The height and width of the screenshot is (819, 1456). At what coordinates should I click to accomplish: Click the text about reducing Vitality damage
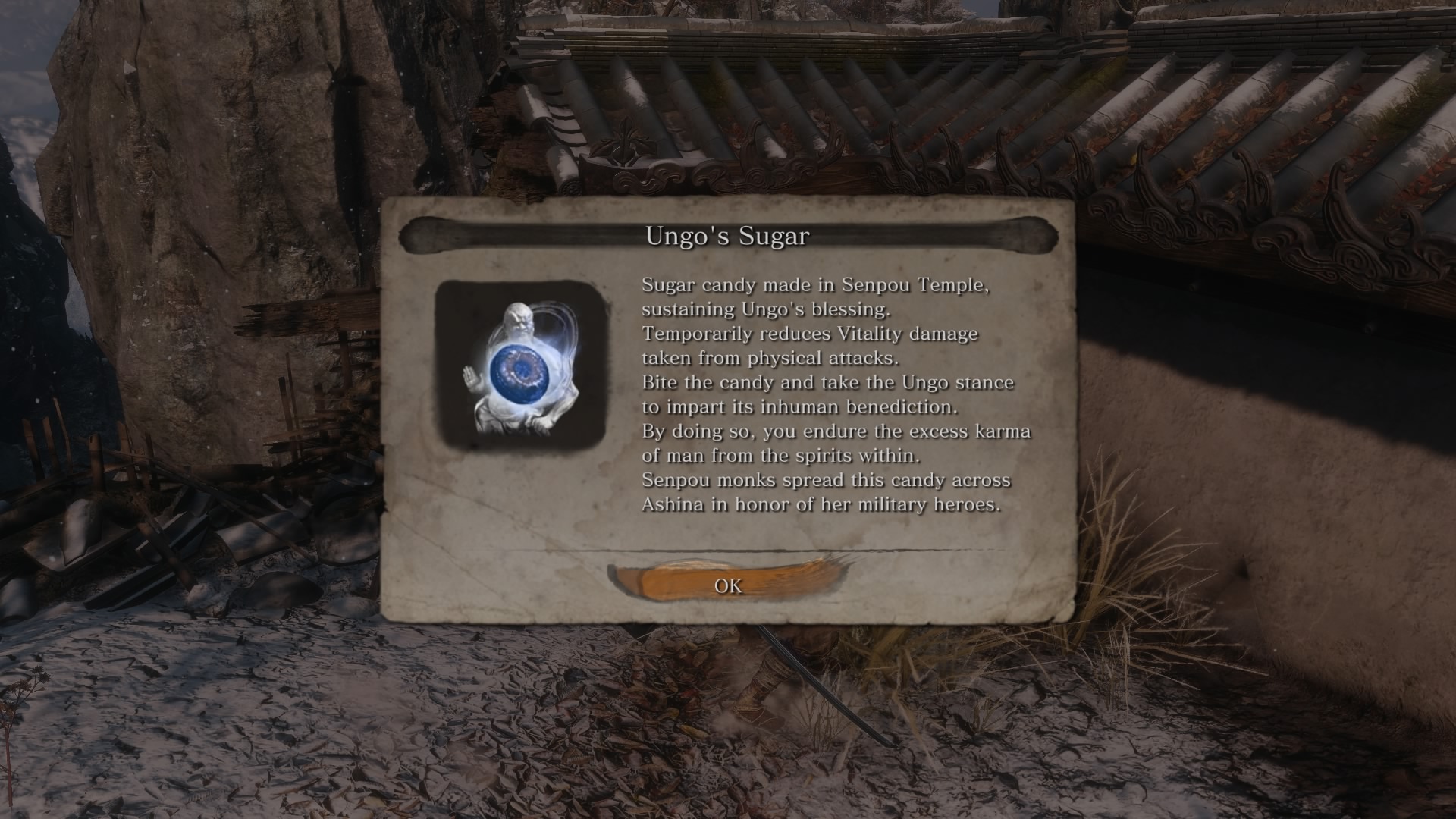coord(808,334)
